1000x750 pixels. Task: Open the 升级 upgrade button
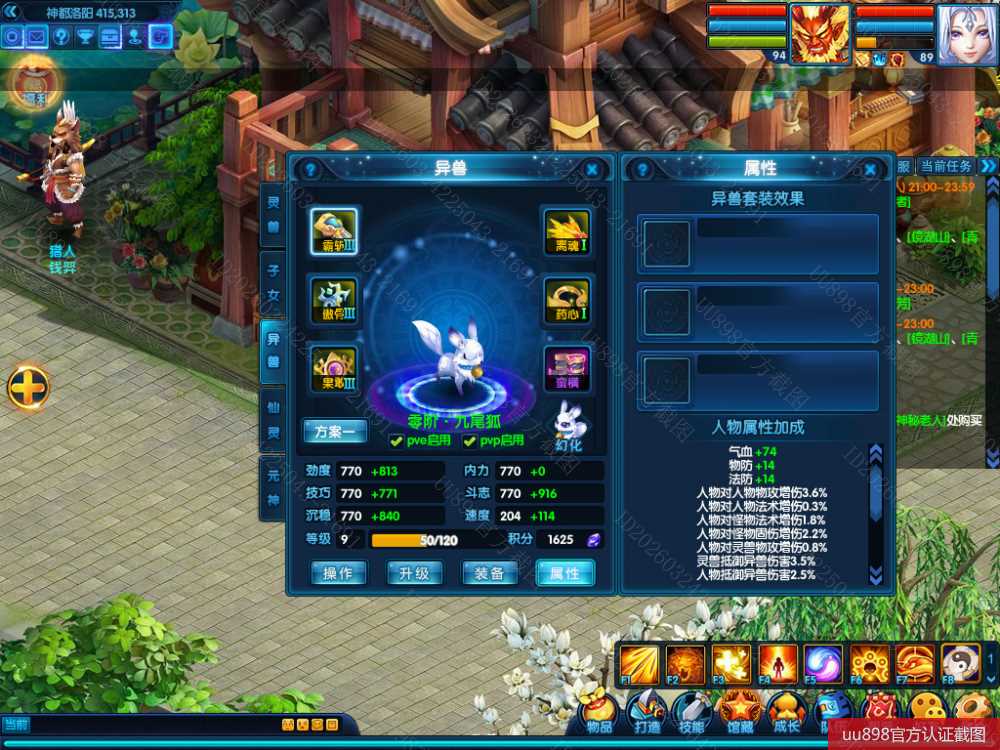414,573
